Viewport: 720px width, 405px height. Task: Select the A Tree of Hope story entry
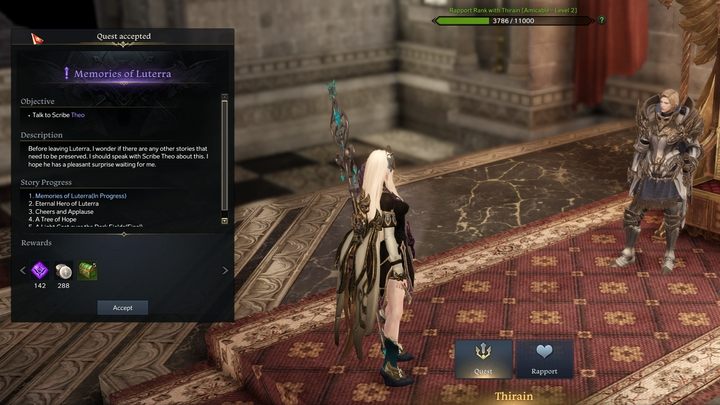point(58,220)
